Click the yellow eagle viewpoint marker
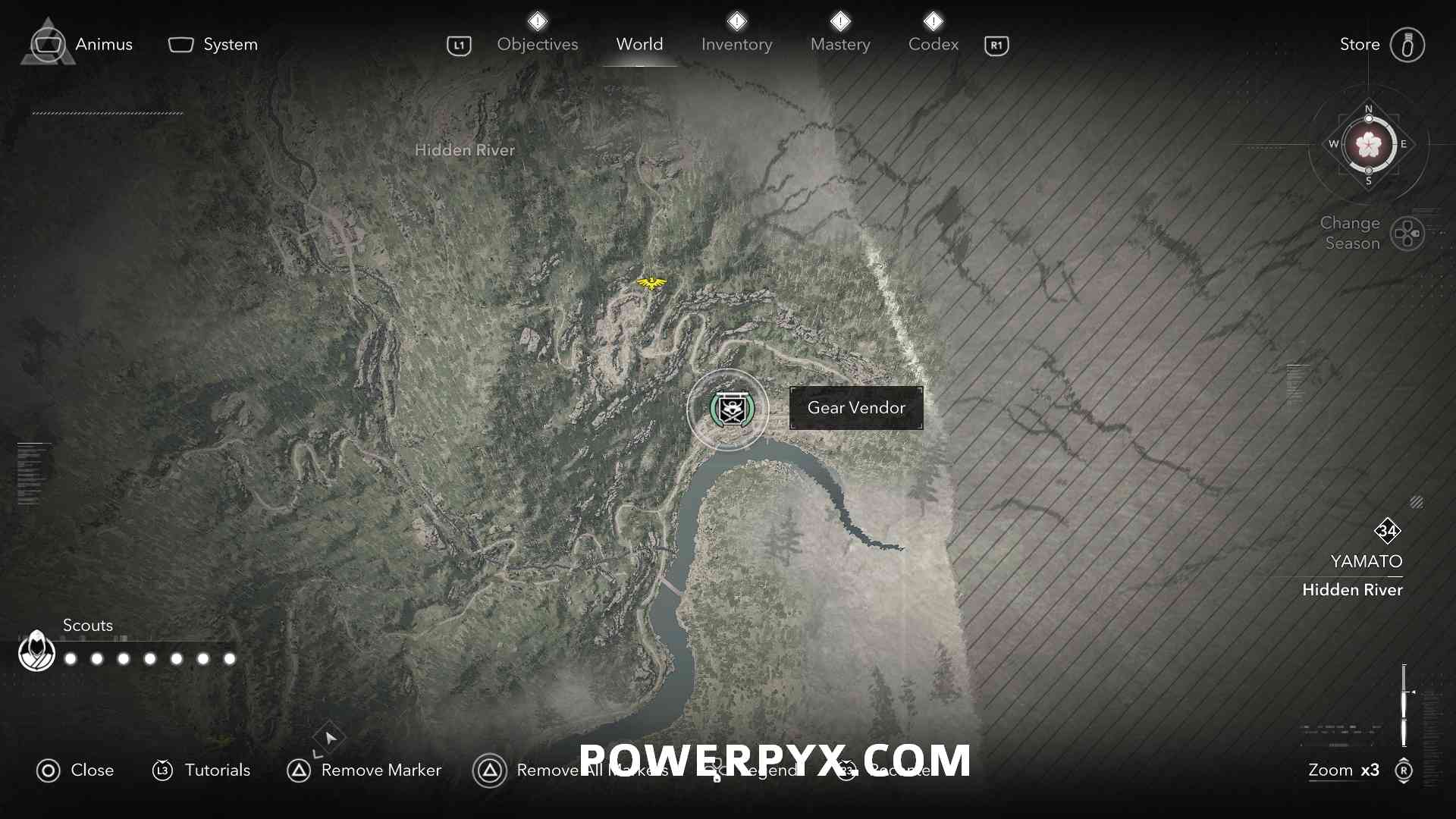 point(651,284)
